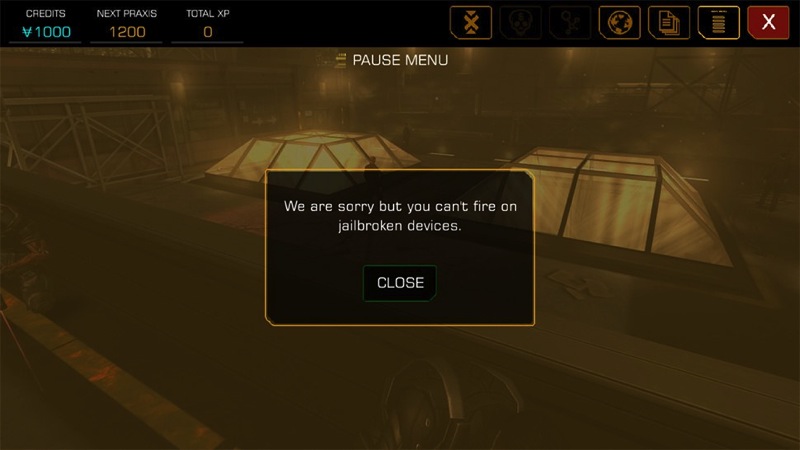Screen dimensions: 800x450
Task: Open the double-arrow icon tab
Action: click(x=471, y=22)
